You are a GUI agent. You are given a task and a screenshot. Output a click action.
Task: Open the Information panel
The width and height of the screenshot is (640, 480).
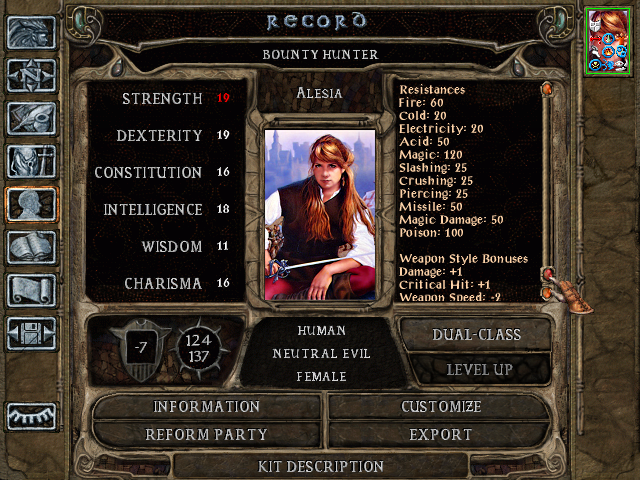tap(207, 407)
